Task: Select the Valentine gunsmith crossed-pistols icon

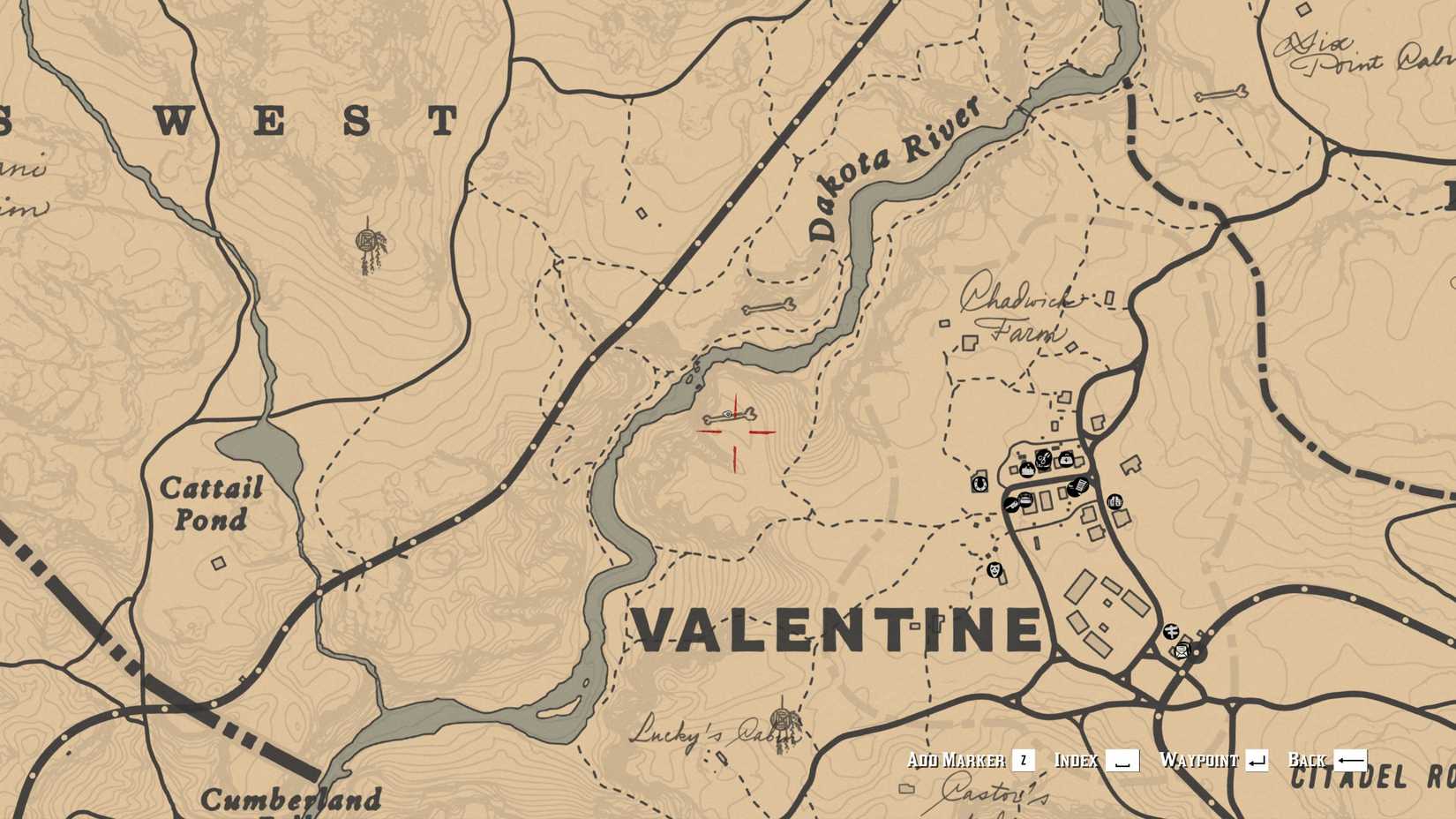Action: point(1012,505)
